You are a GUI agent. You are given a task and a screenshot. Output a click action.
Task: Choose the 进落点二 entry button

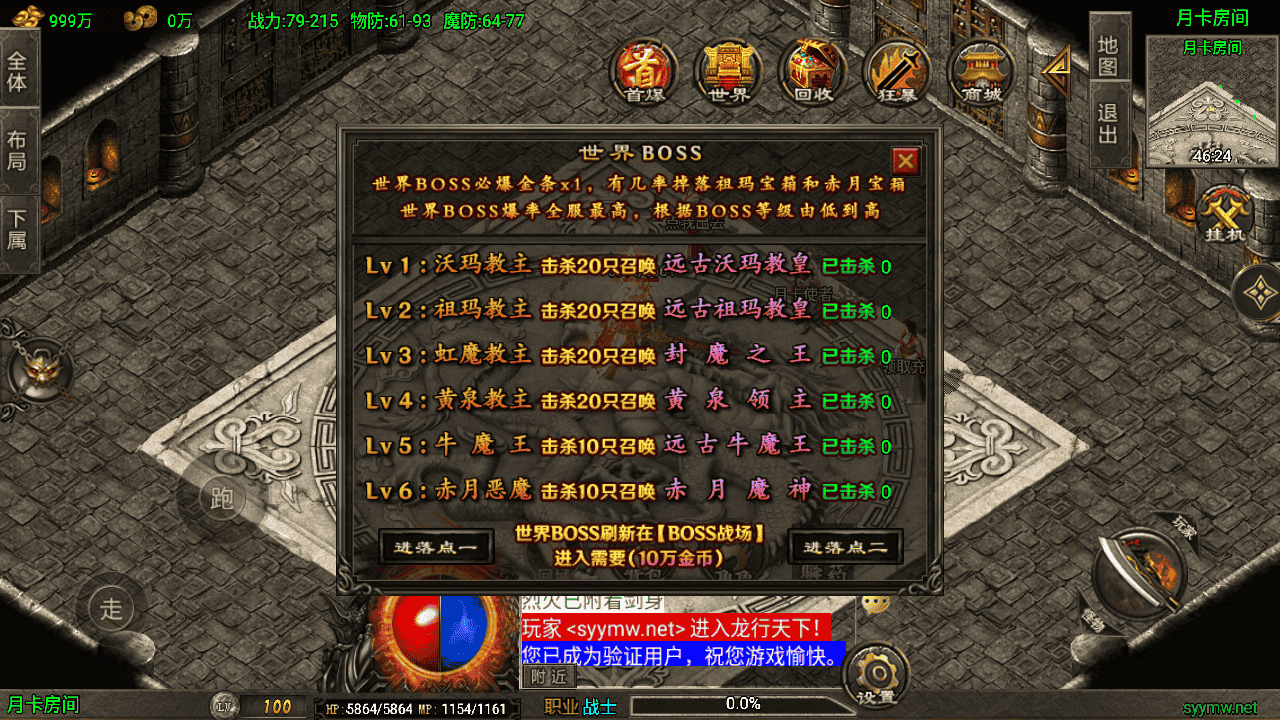(x=845, y=547)
